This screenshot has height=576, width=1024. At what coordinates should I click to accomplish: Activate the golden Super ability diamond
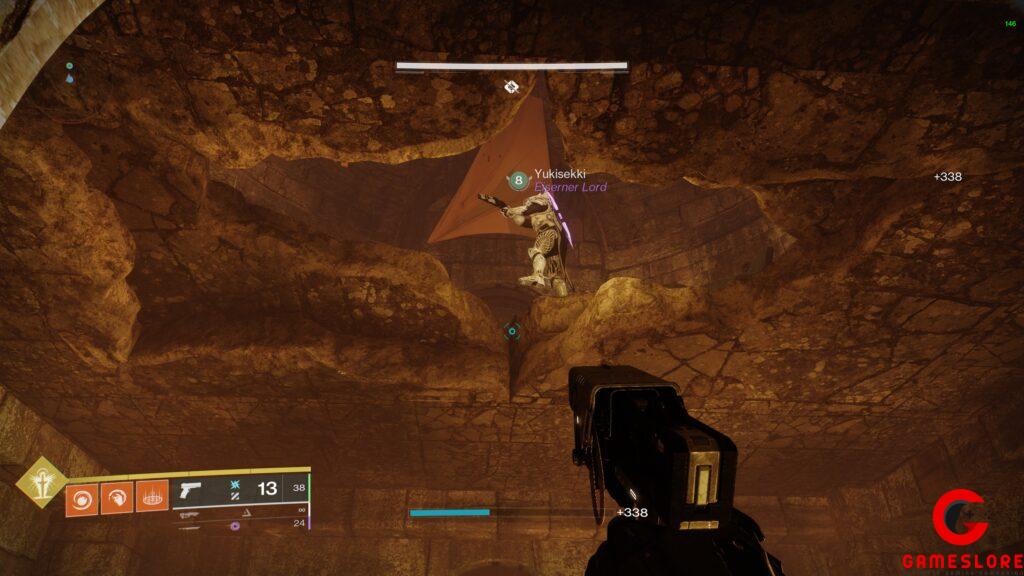(x=41, y=481)
